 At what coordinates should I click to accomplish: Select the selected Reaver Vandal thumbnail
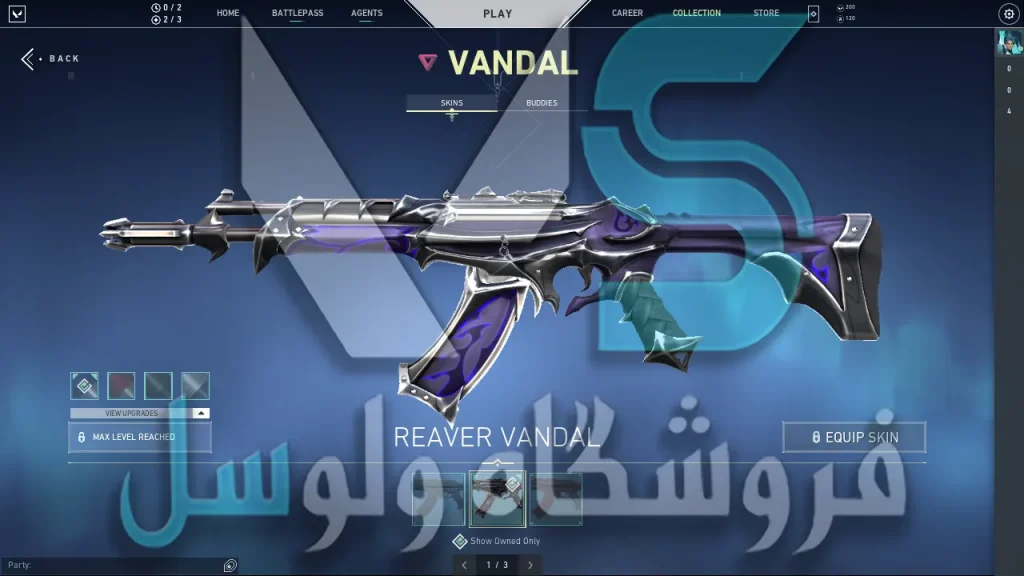coord(497,498)
